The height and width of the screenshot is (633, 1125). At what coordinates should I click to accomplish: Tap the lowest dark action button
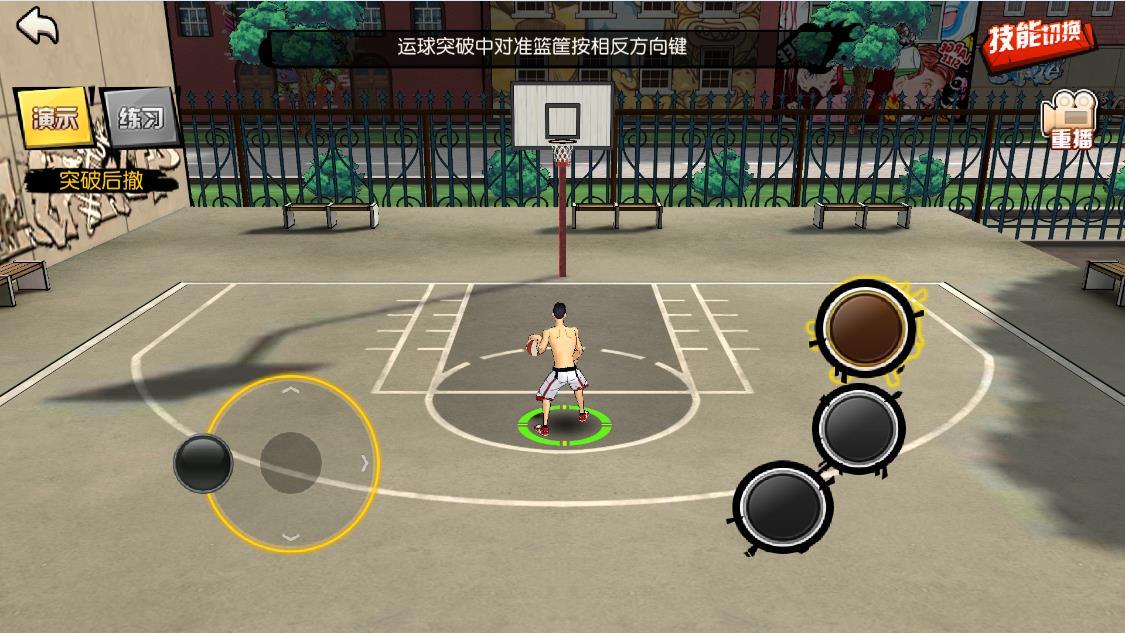coord(783,507)
